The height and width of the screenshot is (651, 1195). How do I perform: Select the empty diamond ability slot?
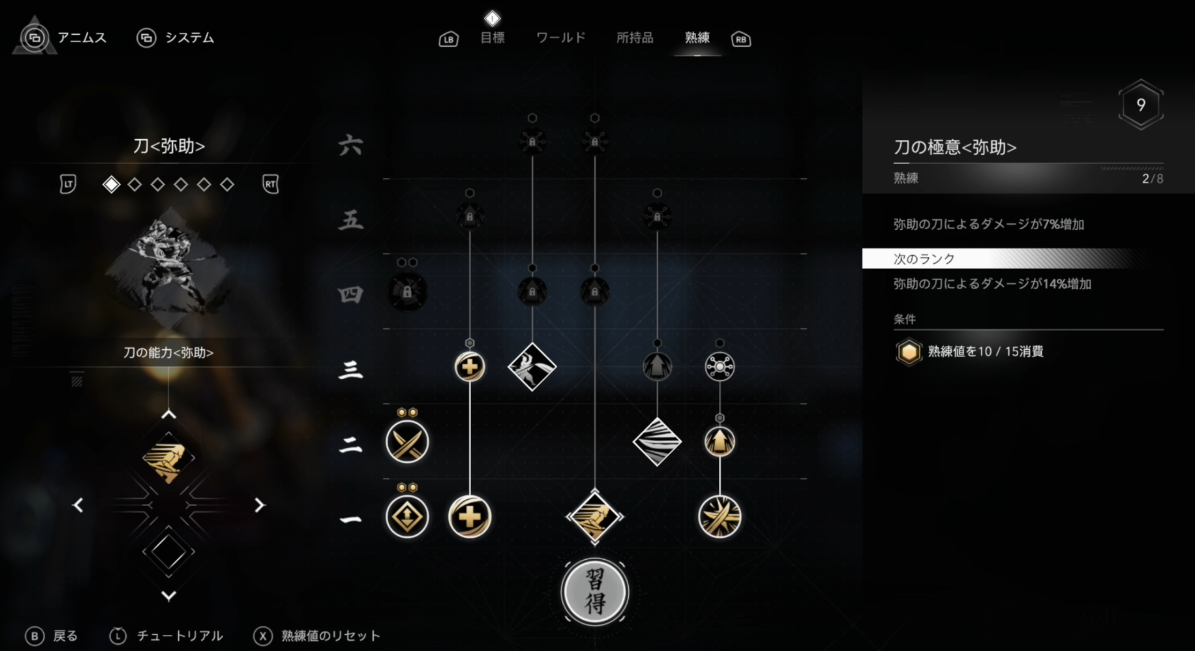coord(168,550)
